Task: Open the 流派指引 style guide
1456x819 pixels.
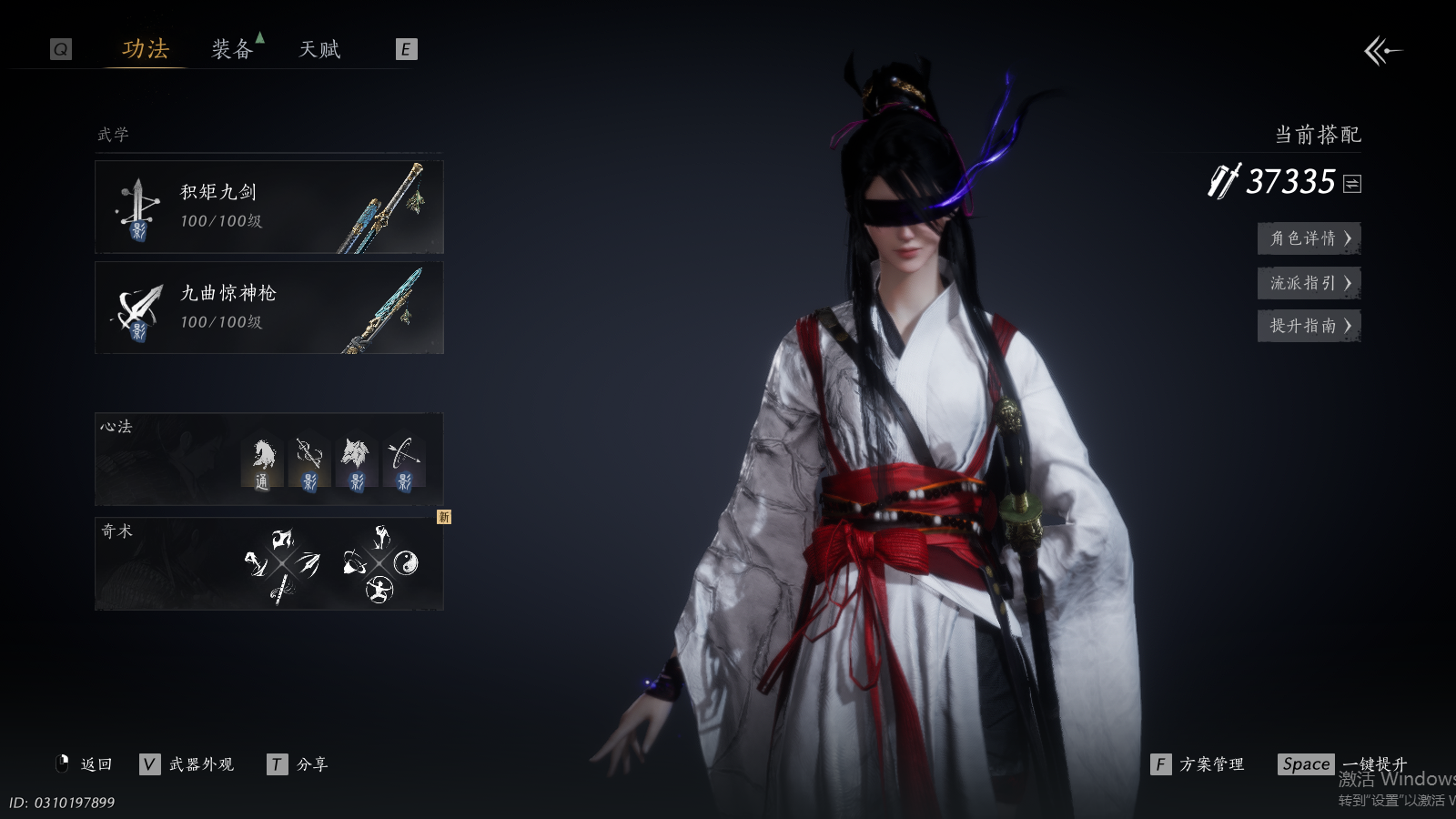Action: pos(1309,283)
